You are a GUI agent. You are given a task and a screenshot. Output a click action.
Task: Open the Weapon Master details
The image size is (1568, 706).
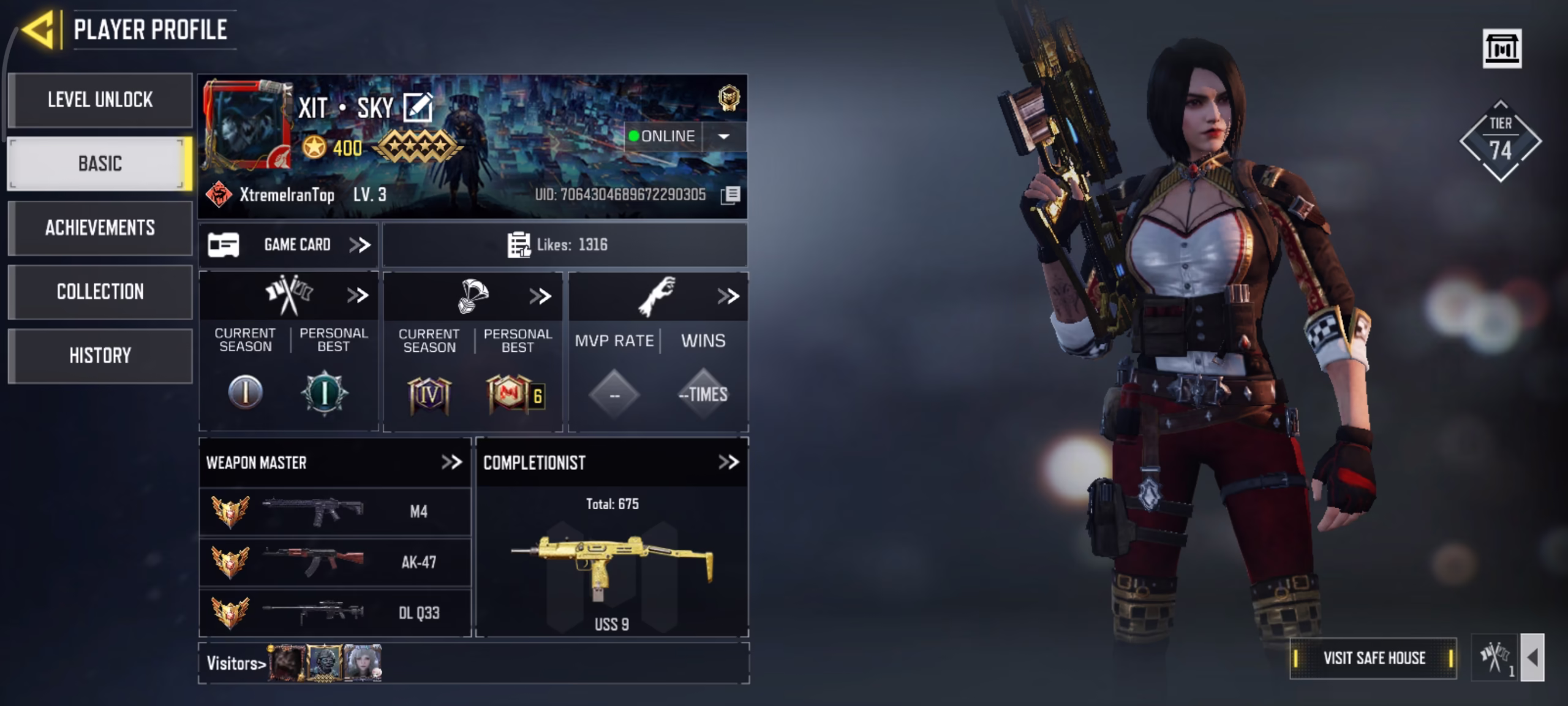(x=451, y=462)
